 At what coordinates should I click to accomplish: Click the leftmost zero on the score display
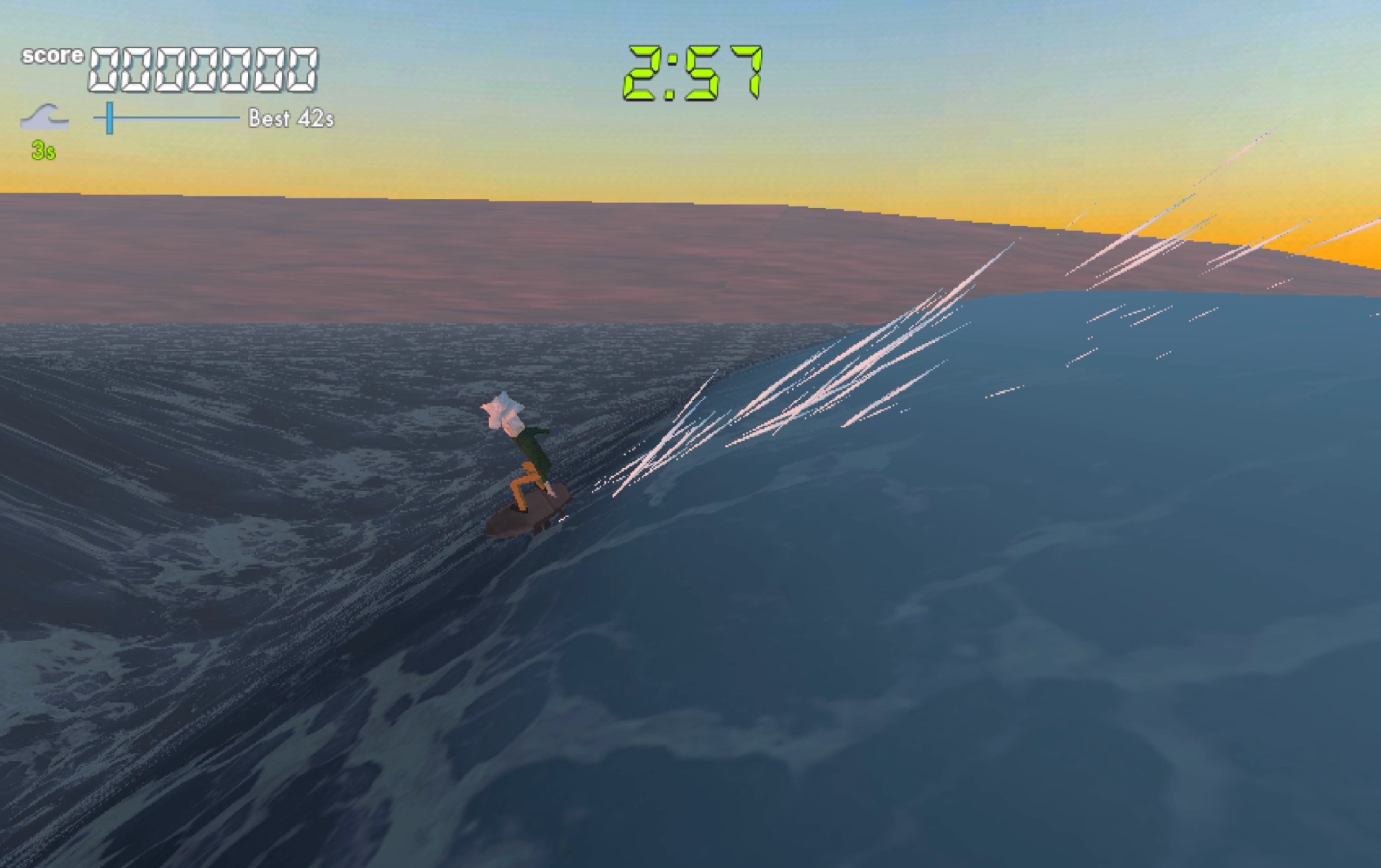pos(104,69)
